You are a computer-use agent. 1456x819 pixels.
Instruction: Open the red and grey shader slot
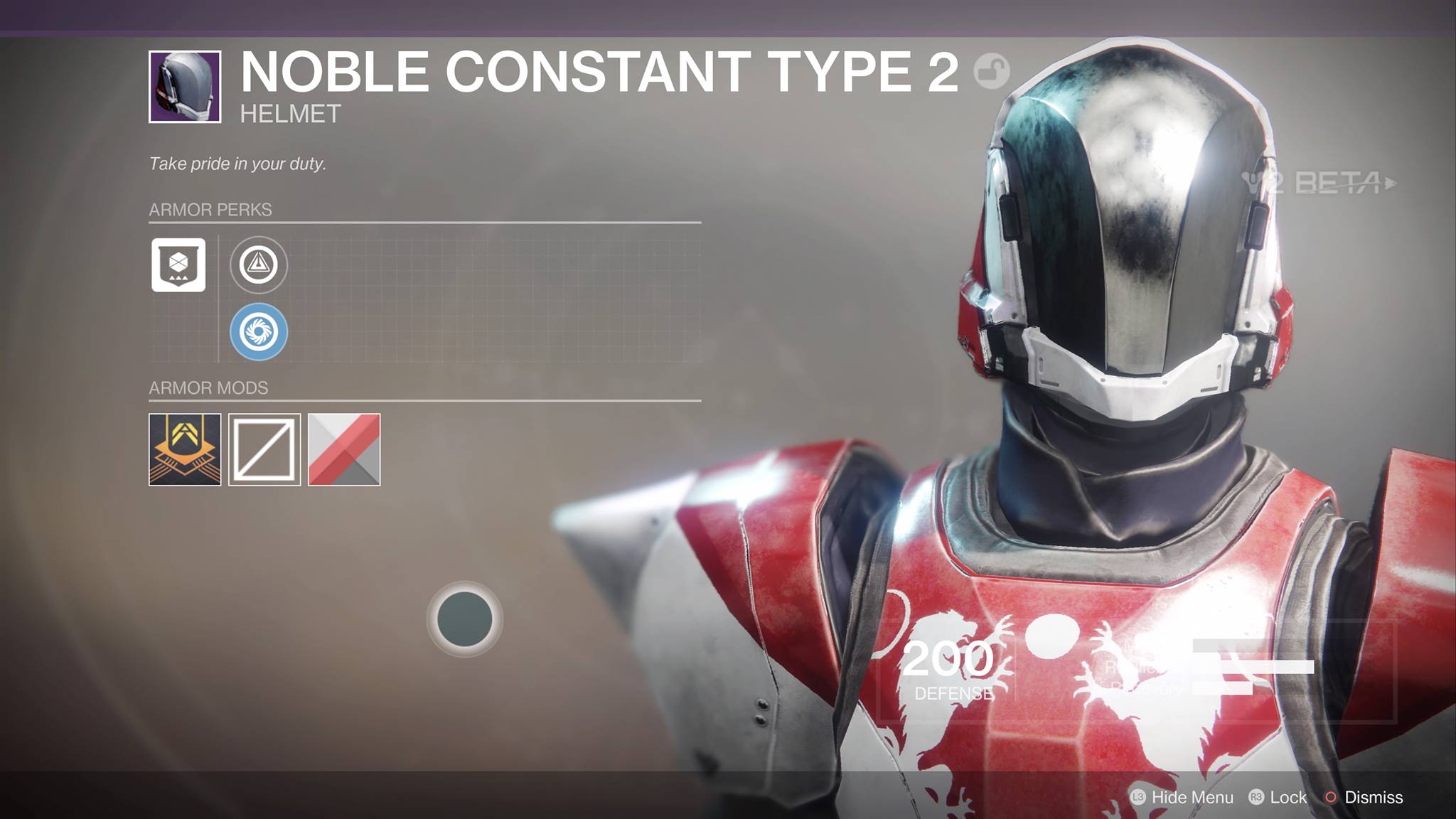pos(344,449)
